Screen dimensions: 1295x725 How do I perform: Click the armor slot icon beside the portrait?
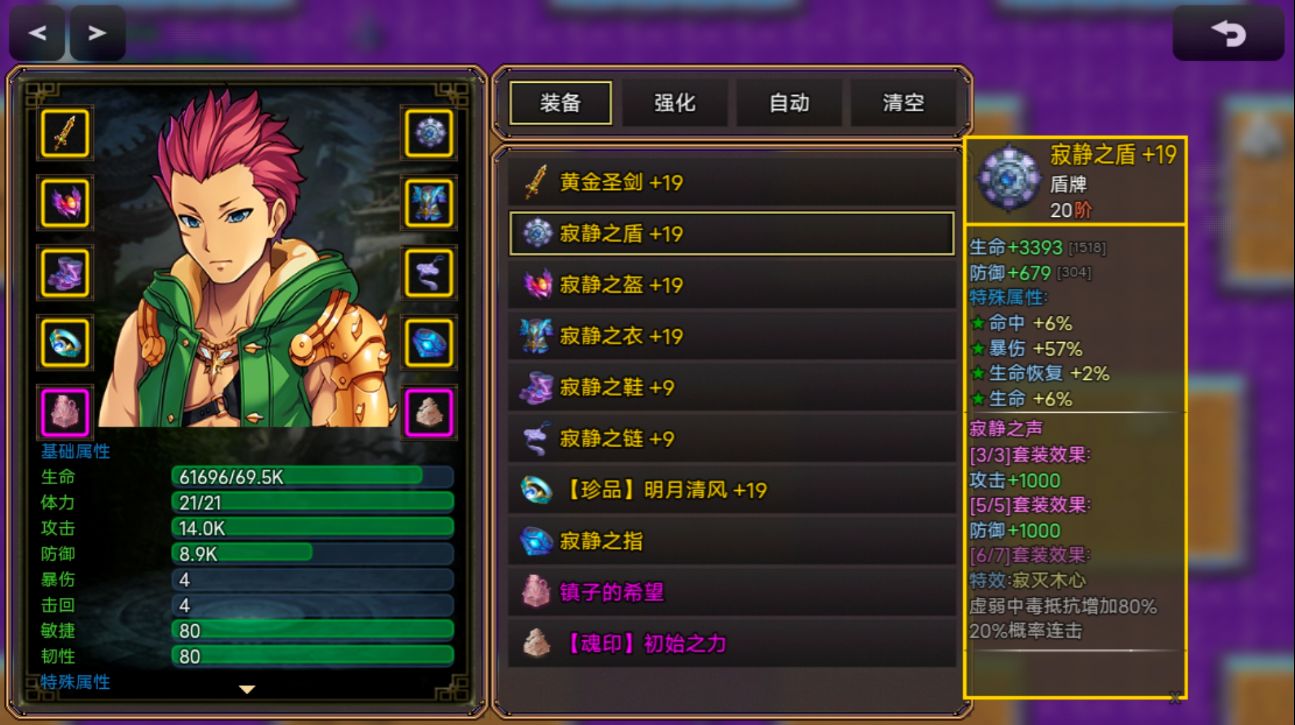coord(428,203)
